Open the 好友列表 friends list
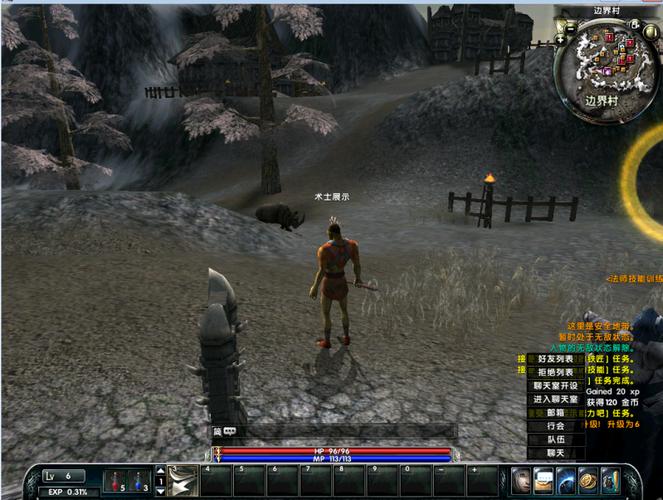The image size is (663, 500). click(x=555, y=359)
